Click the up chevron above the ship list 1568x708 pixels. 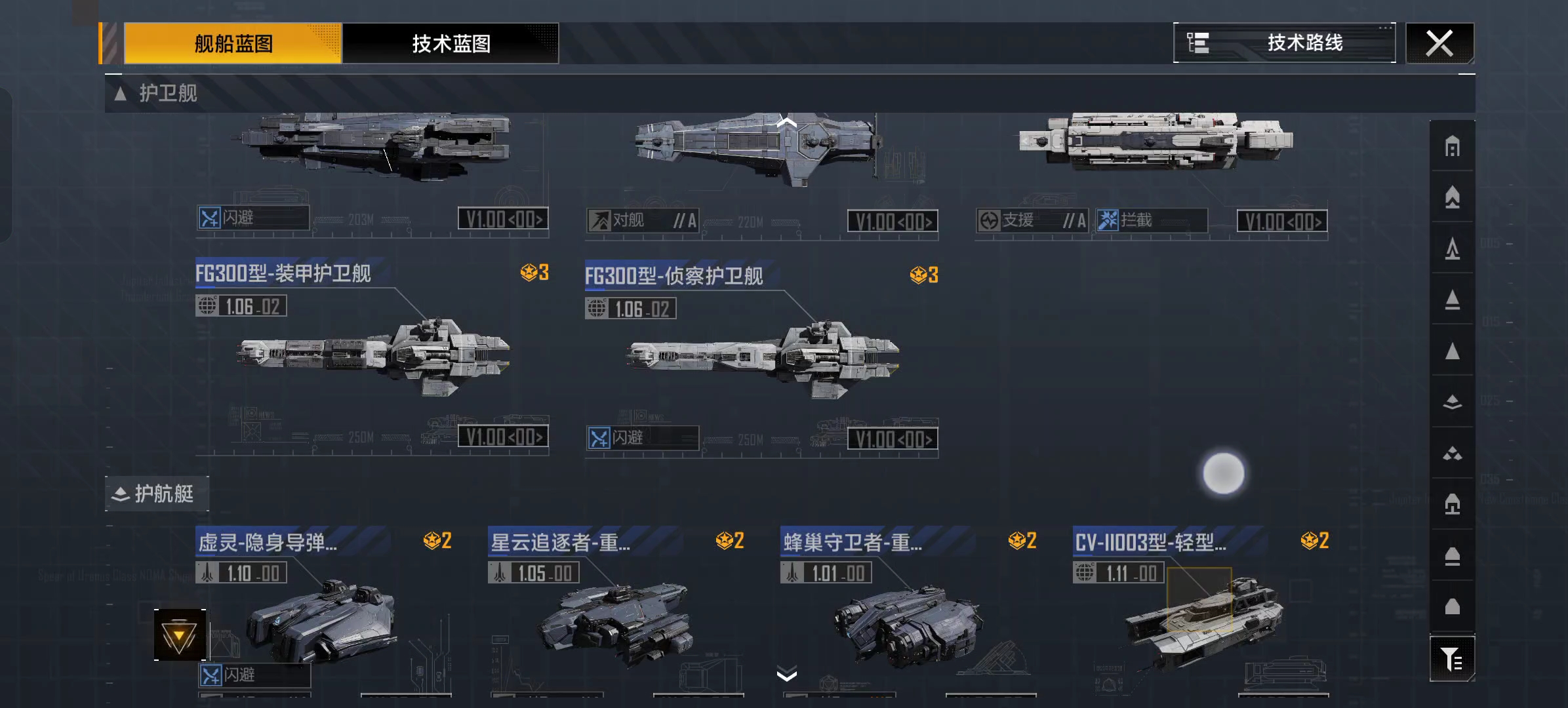point(786,122)
